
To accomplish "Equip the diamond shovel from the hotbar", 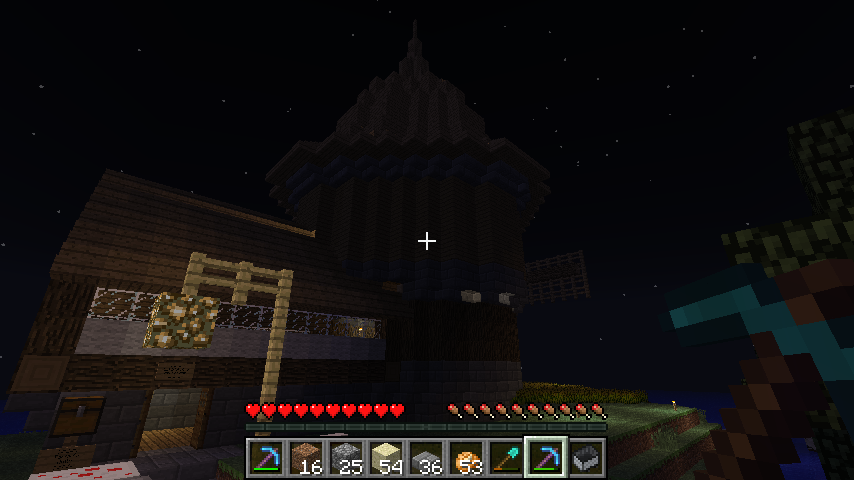I will click(506, 458).
